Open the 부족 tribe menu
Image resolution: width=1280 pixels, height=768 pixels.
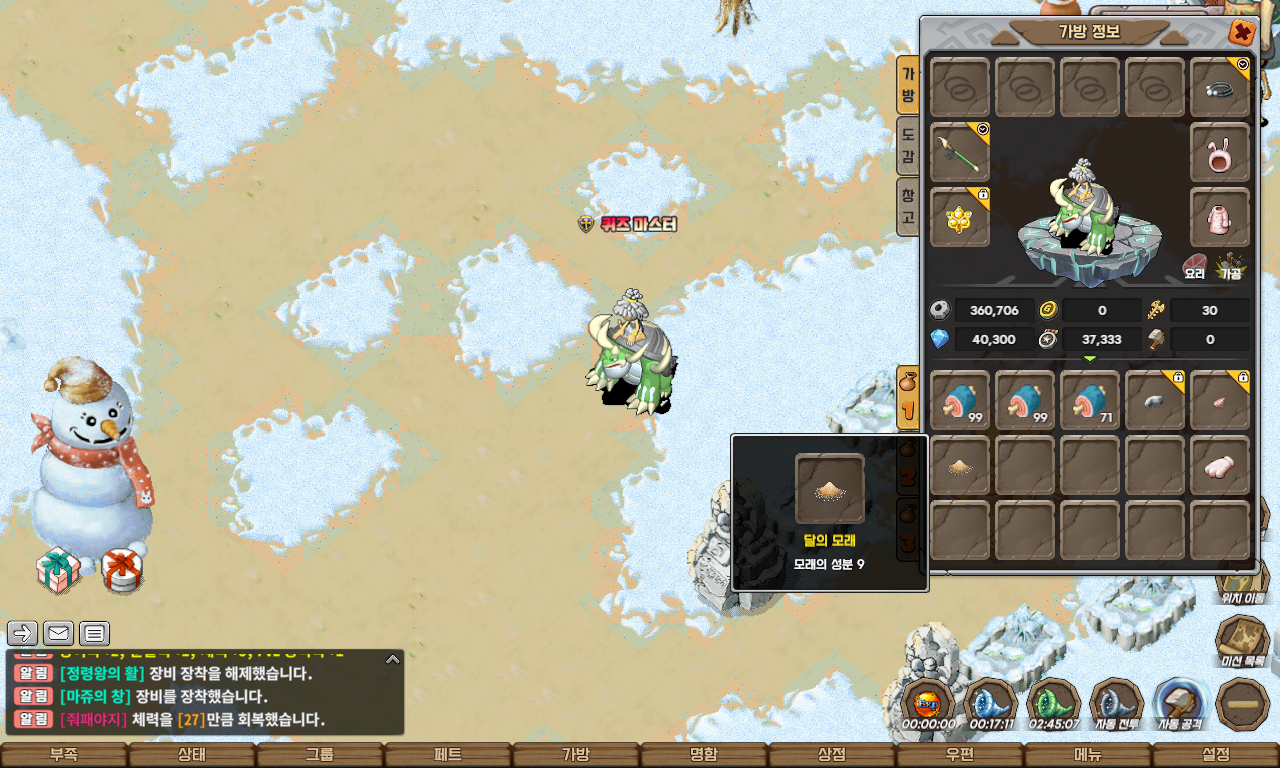tap(64, 755)
